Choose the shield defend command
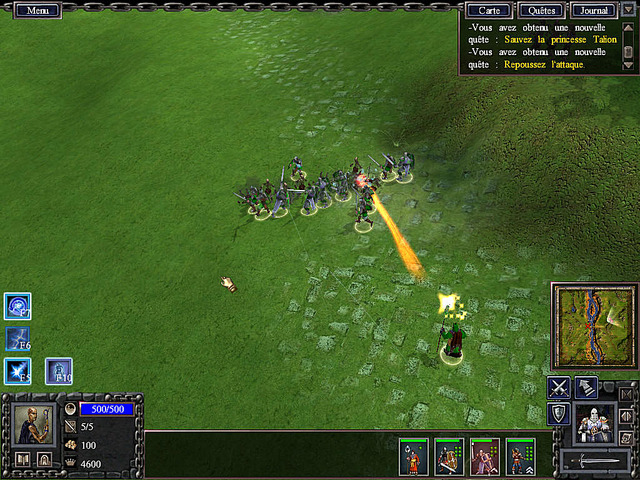The image size is (640, 480). pyautogui.click(x=560, y=414)
